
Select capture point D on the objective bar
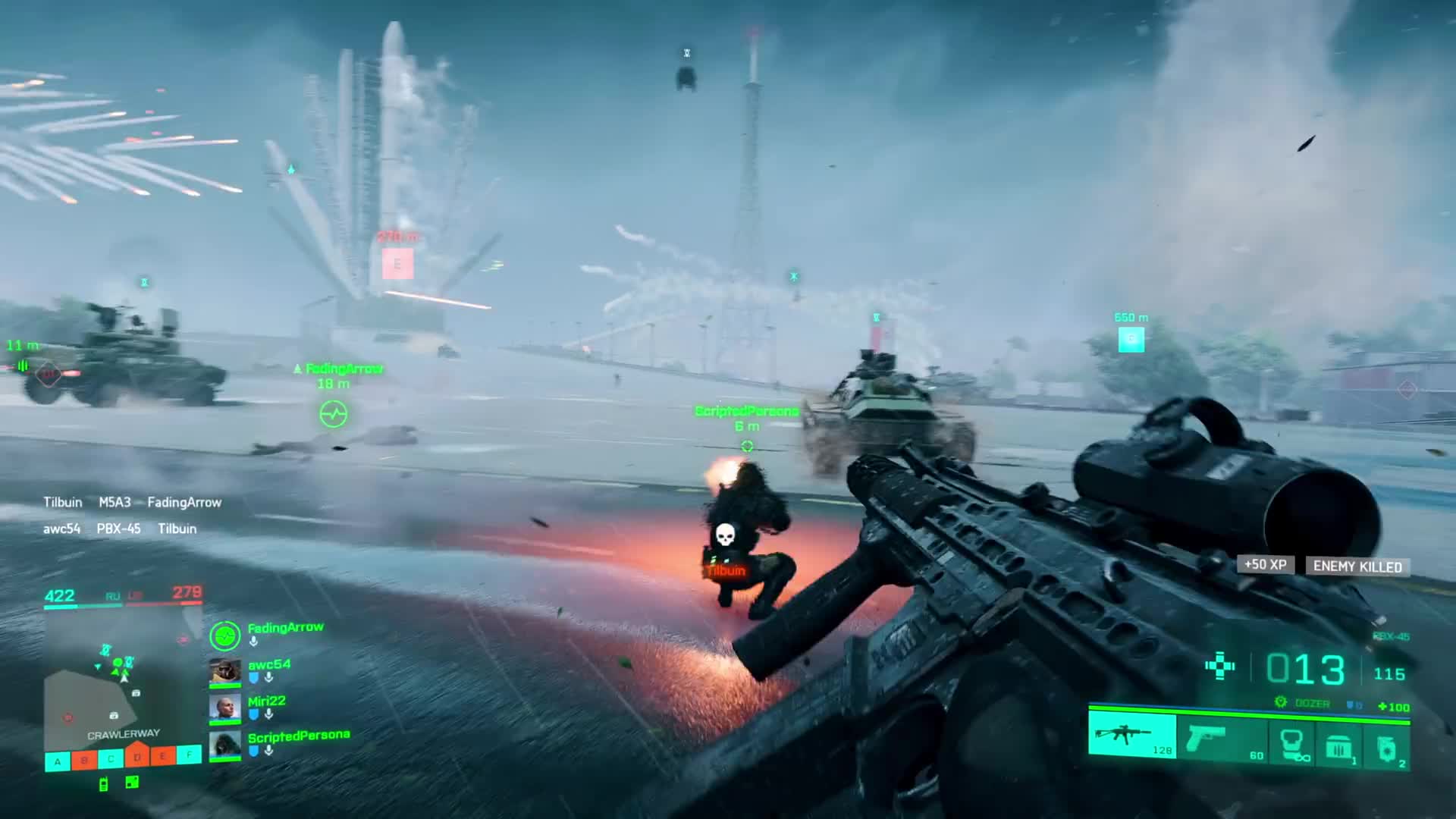(x=137, y=757)
